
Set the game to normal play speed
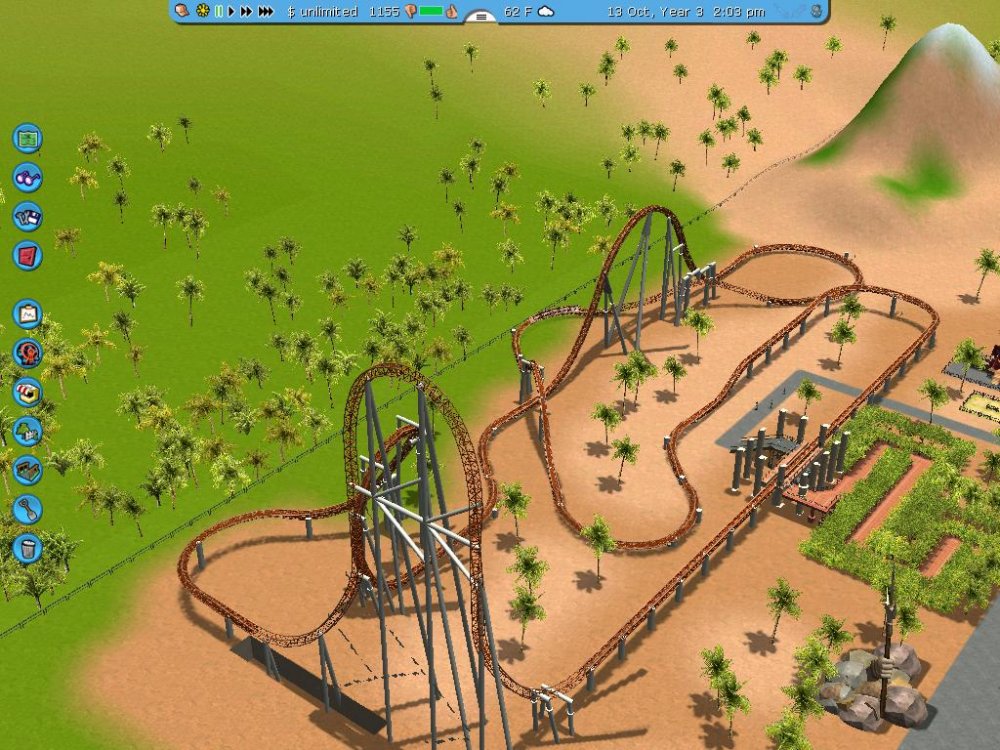(231, 12)
